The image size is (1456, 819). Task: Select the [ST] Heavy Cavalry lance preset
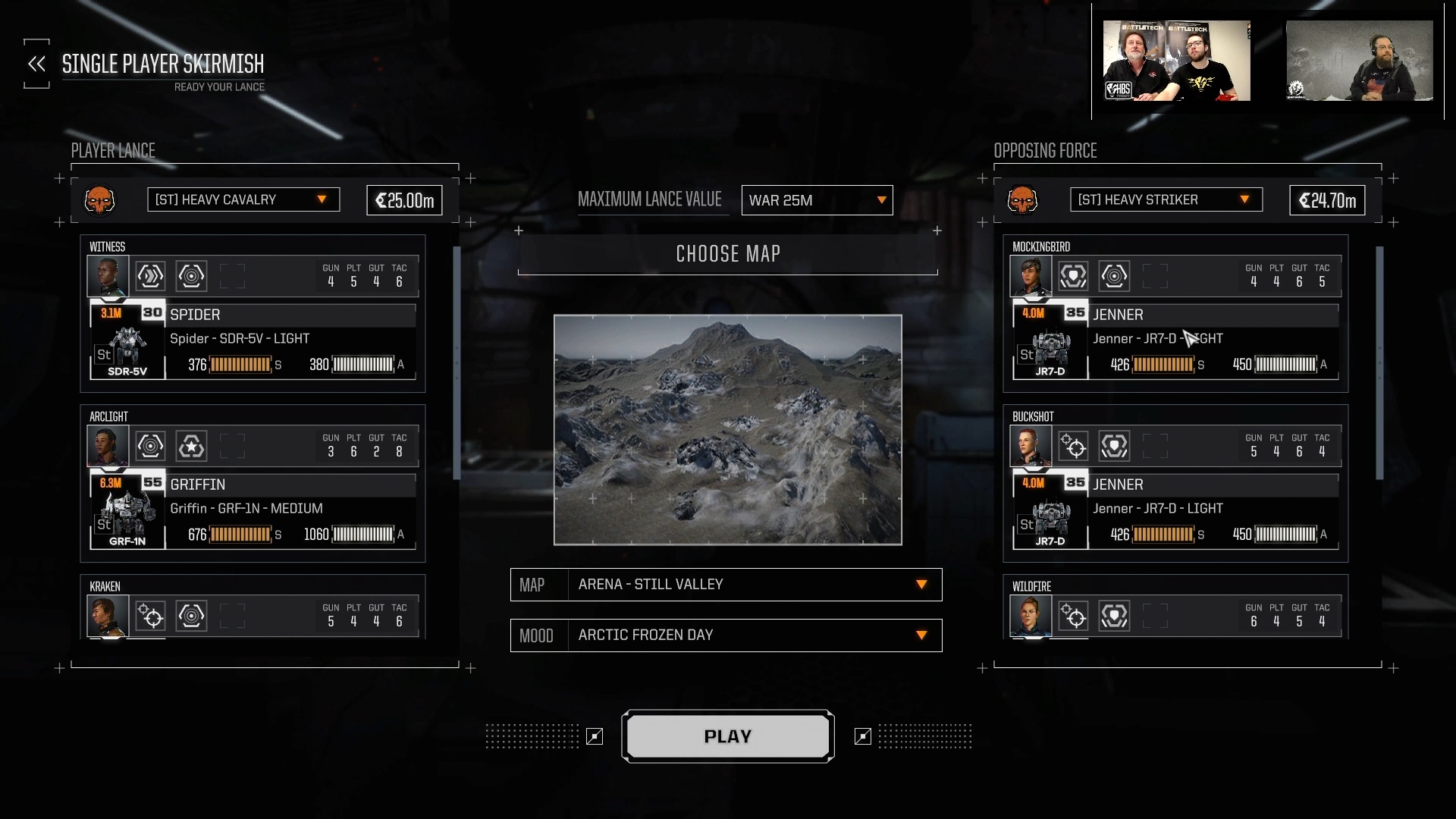pyautogui.click(x=243, y=199)
